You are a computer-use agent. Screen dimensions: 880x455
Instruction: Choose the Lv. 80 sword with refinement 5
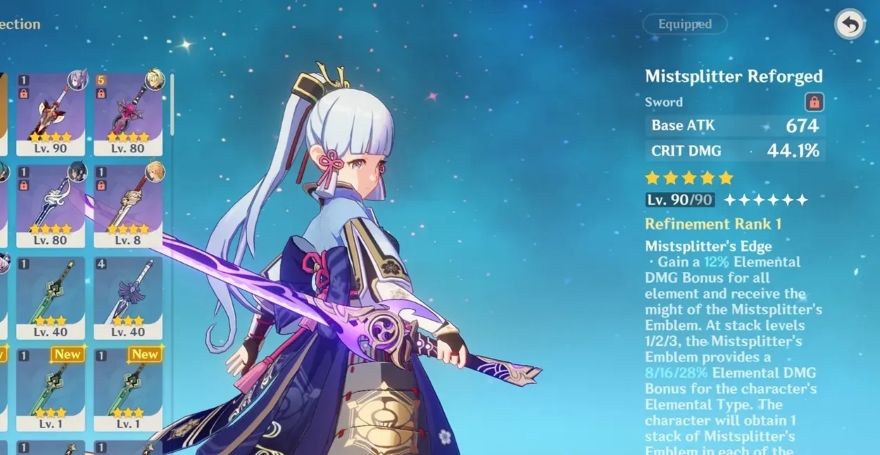[128, 111]
